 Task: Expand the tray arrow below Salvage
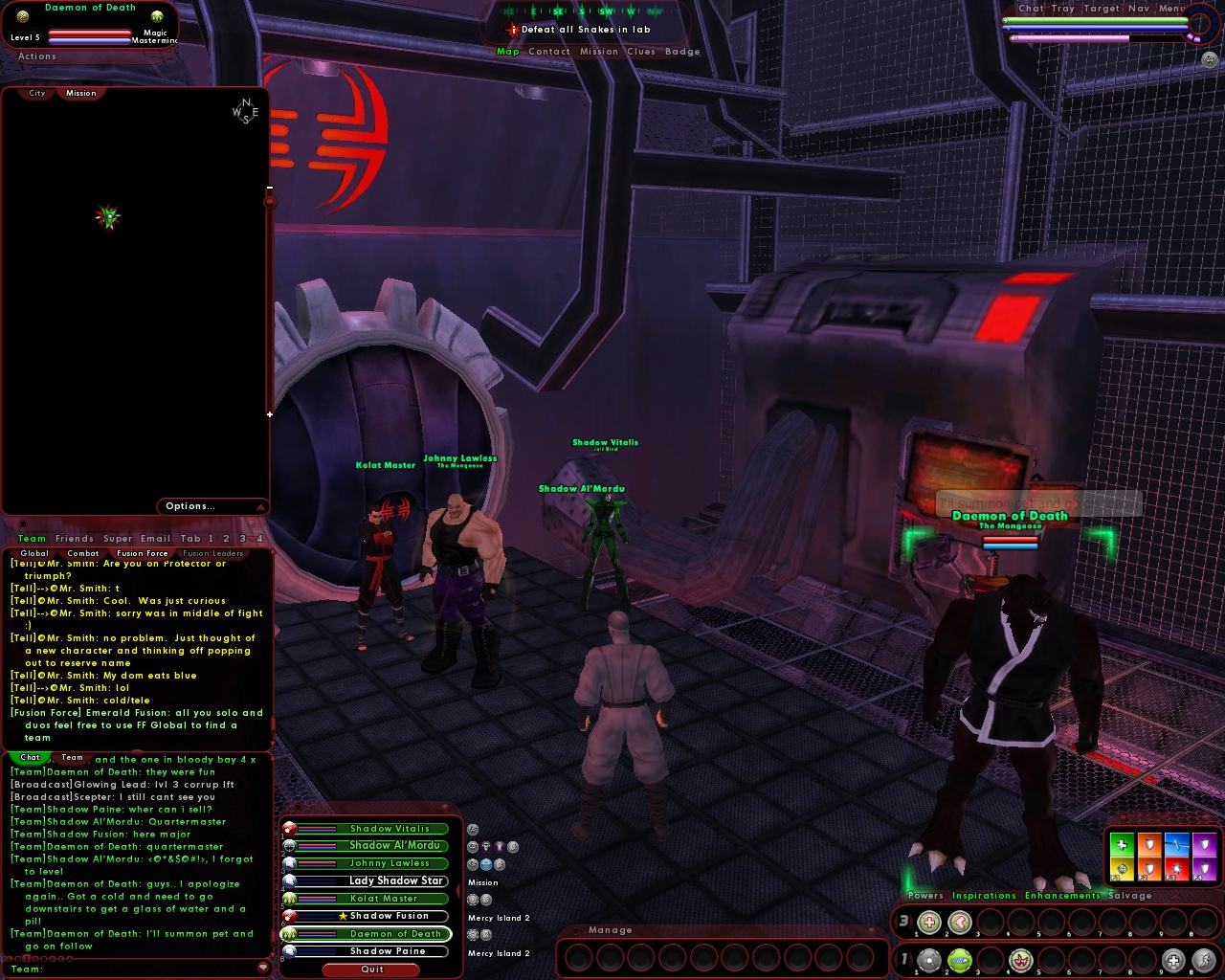(x=1176, y=898)
